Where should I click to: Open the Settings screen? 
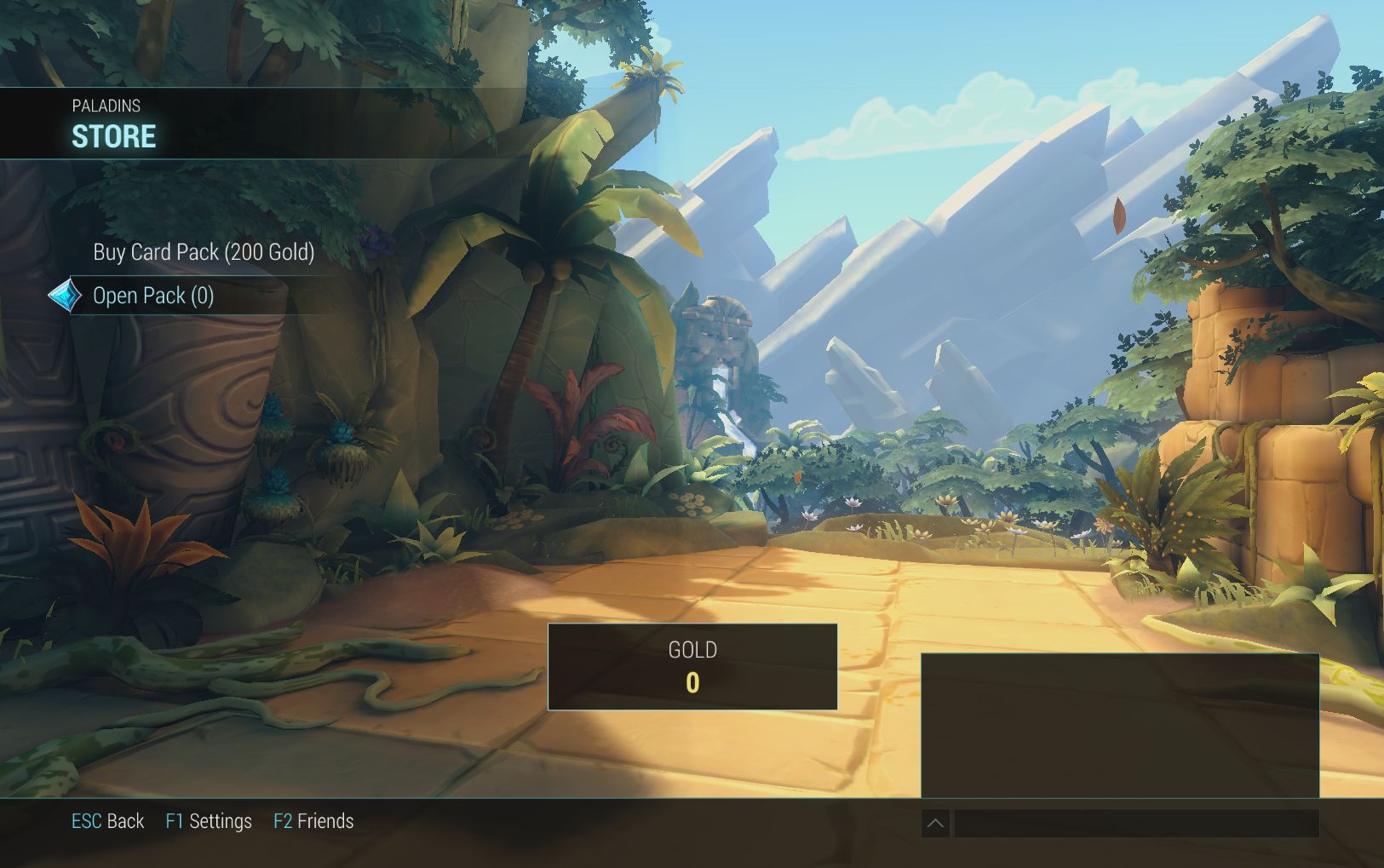[209, 821]
